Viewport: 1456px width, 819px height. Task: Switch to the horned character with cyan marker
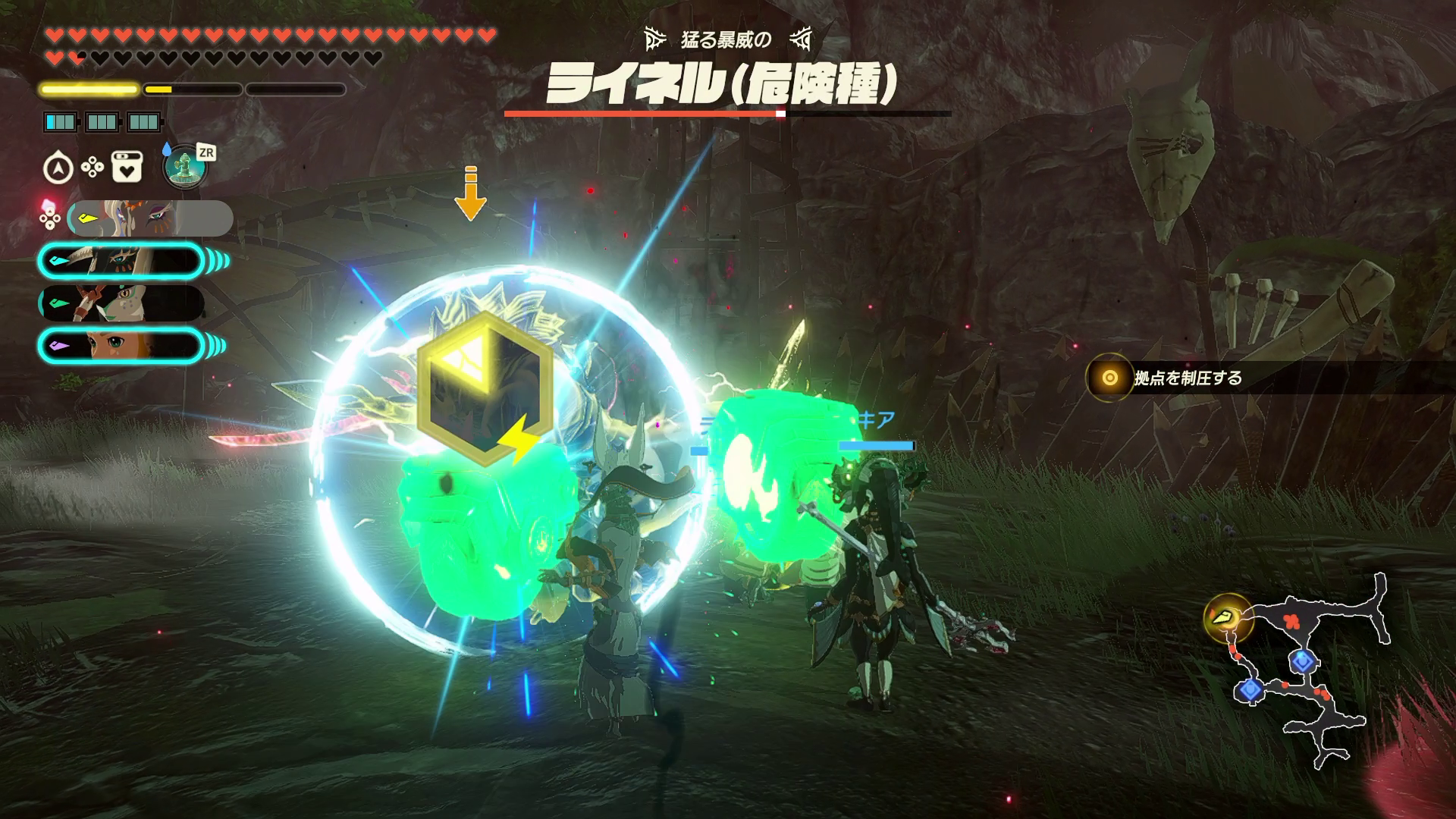point(121,261)
